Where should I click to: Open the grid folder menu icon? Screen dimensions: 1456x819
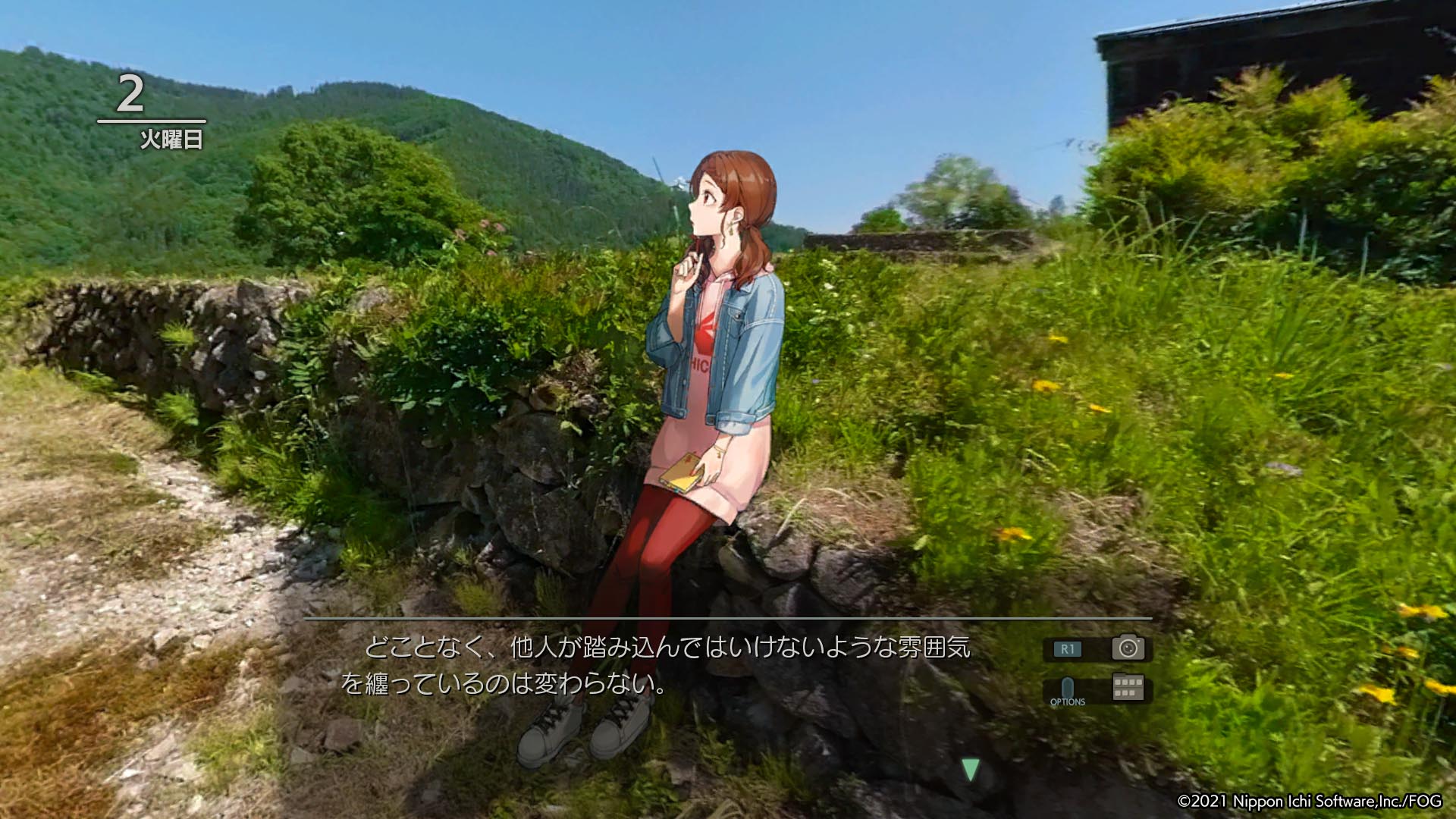(1128, 687)
